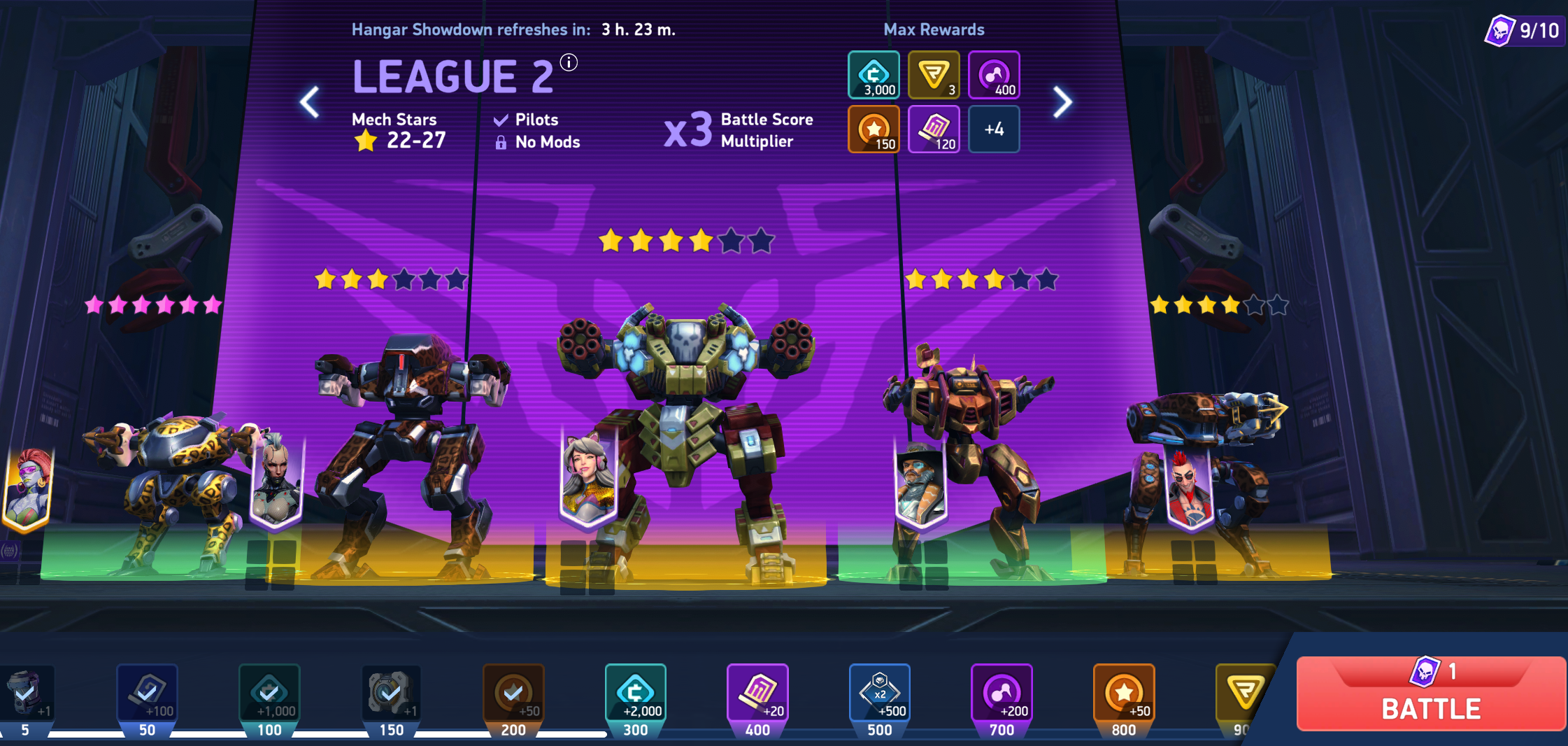Go to the previous league with left arrow
The height and width of the screenshot is (746, 1568).
click(x=309, y=103)
